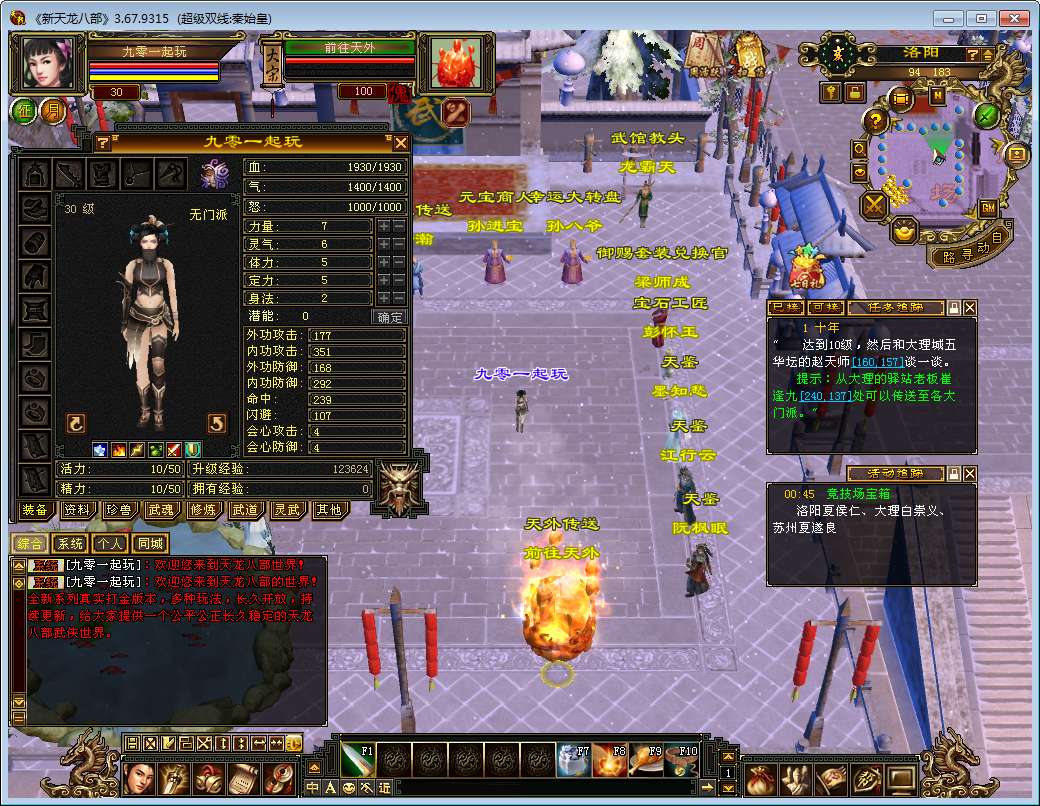Switch to the 资料 tab
Viewport: 1040px width, 806px height.
77,510
